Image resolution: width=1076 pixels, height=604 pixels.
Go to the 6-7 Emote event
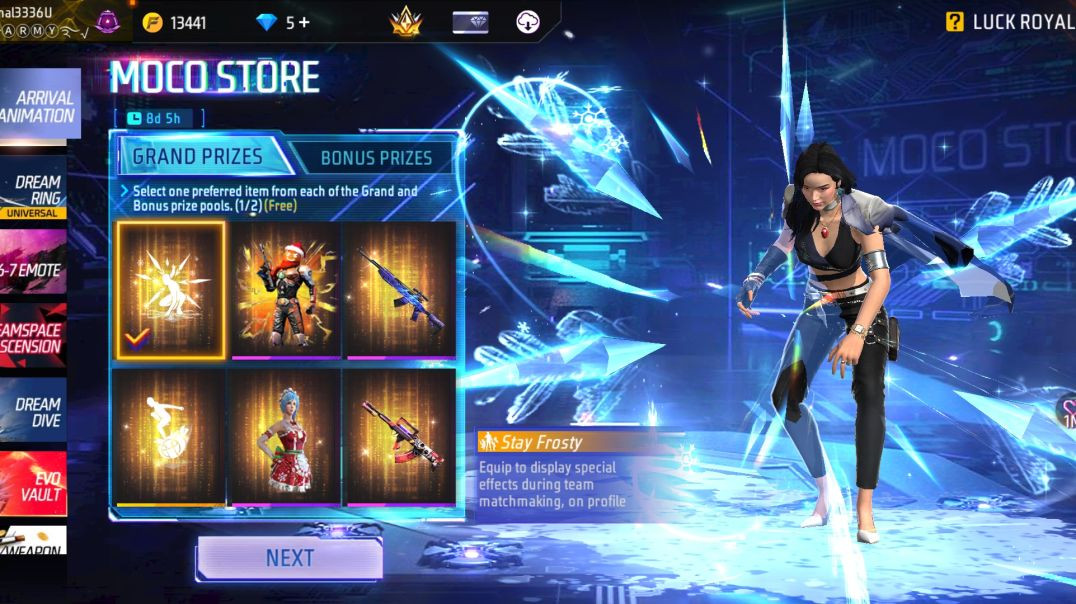(33, 269)
